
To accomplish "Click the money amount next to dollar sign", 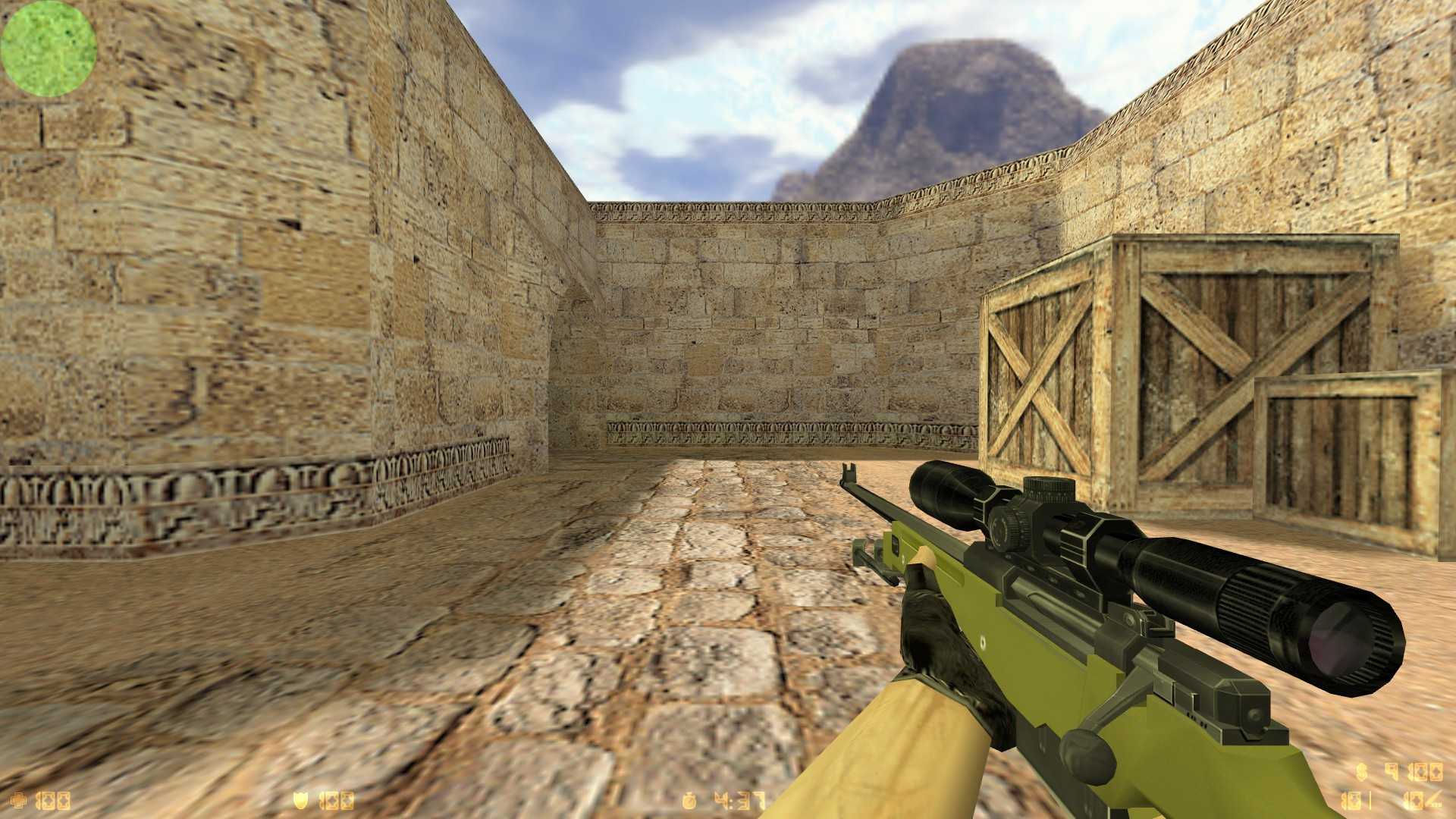I will click(x=1415, y=772).
